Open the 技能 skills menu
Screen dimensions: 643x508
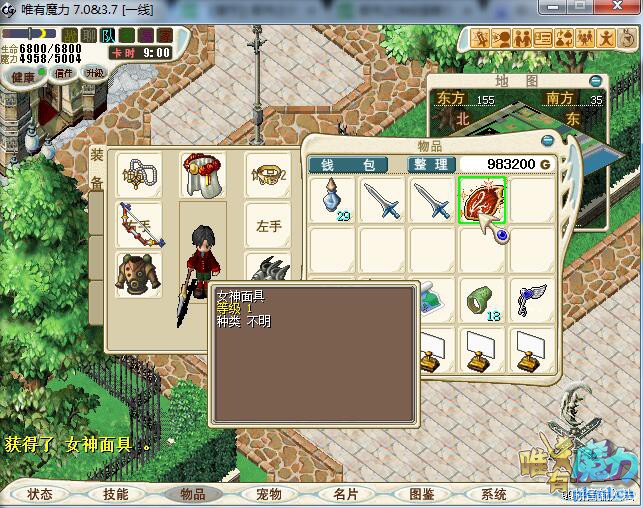click(115, 494)
